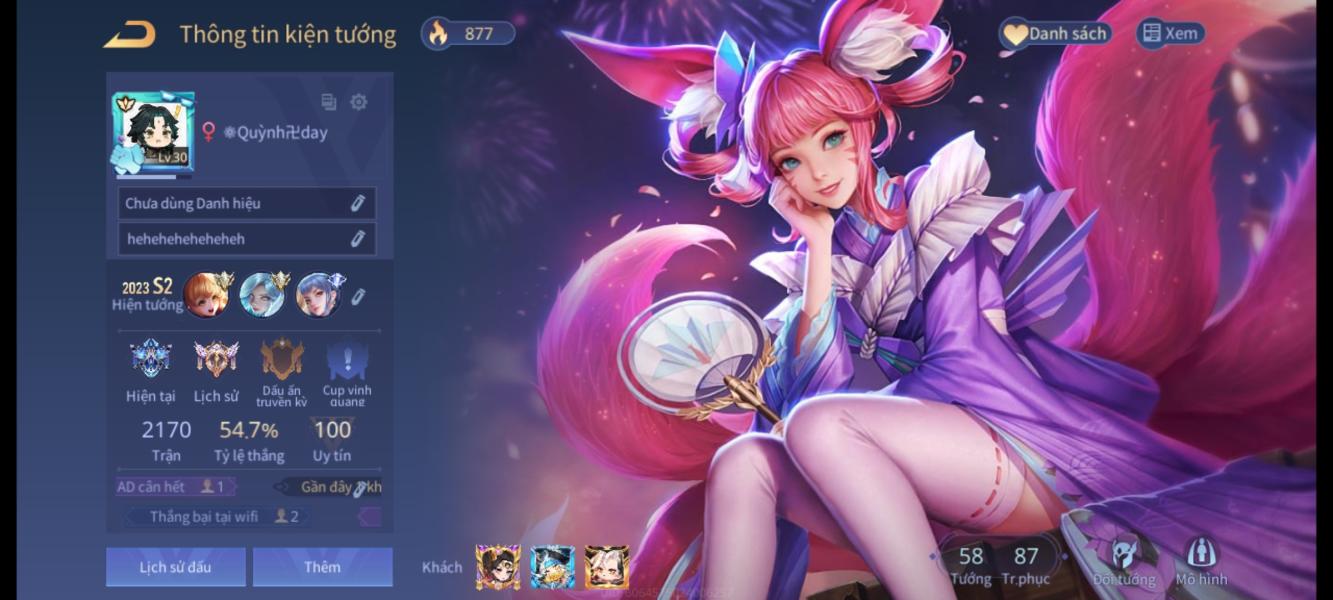This screenshot has width=1333, height=600.
Task: Select the first Khách visitor avatar
Action: point(497,567)
